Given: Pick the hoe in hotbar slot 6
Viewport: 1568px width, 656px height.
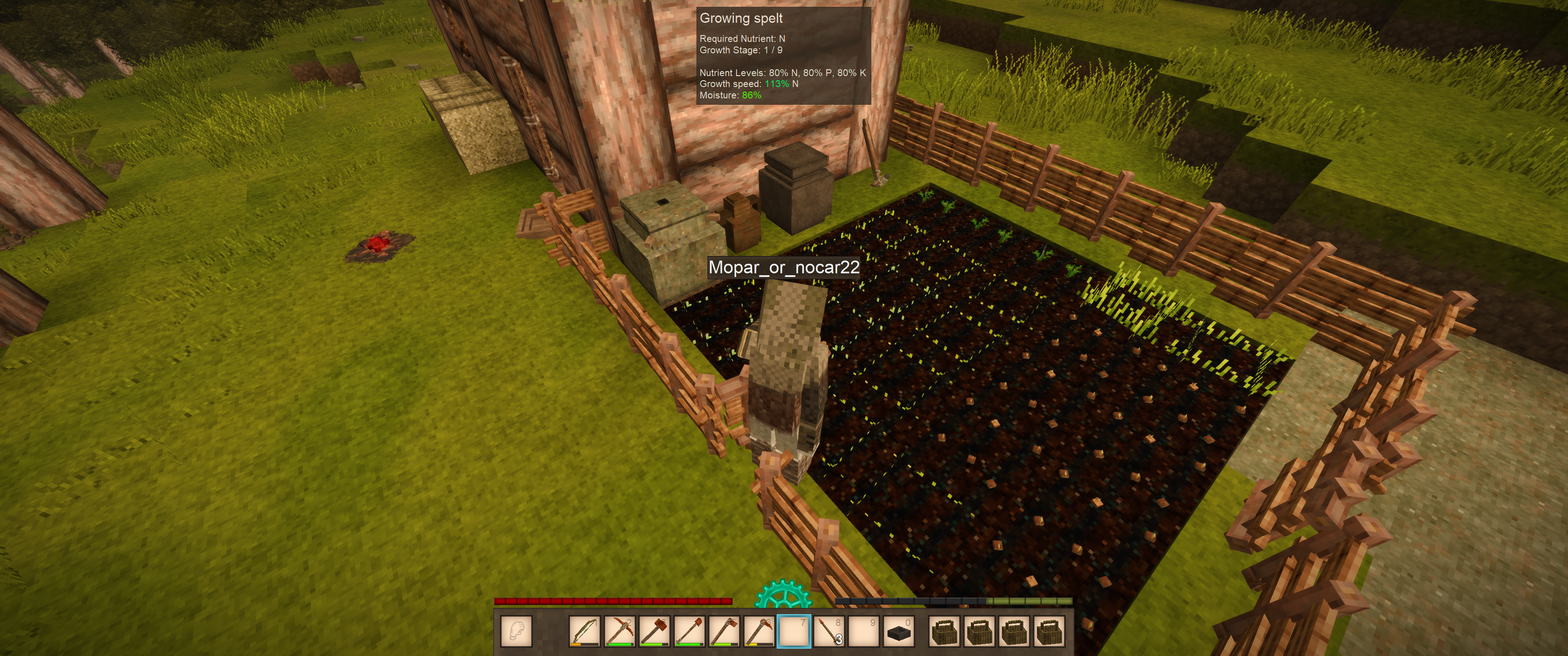Looking at the screenshot, I should pyautogui.click(x=759, y=631).
